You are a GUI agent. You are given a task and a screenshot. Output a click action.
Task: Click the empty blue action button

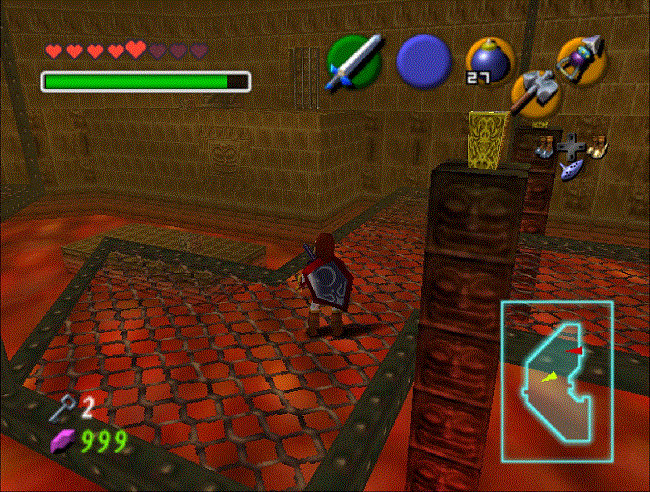[x=424, y=60]
